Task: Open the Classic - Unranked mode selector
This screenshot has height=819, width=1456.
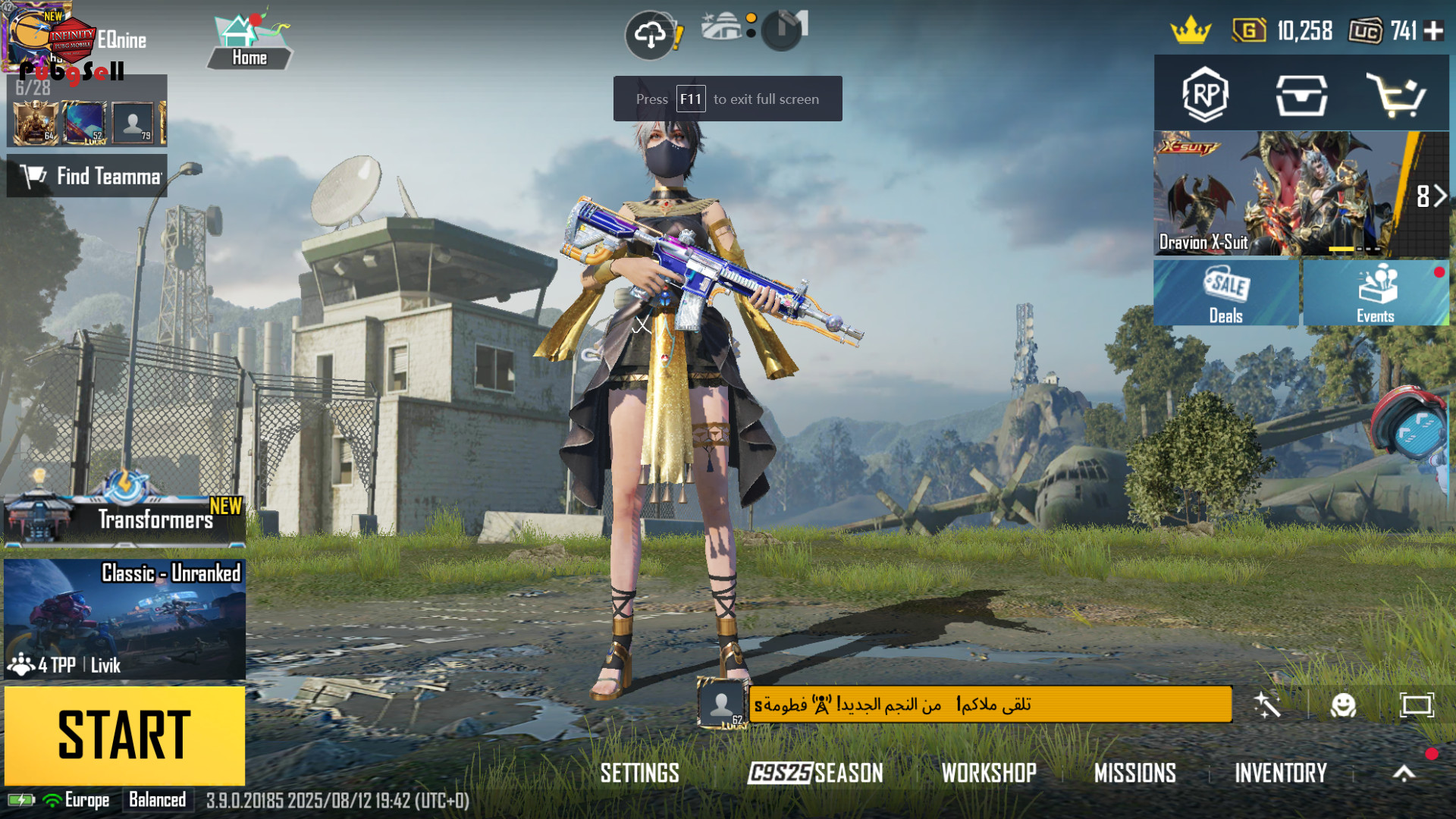Action: click(x=124, y=619)
